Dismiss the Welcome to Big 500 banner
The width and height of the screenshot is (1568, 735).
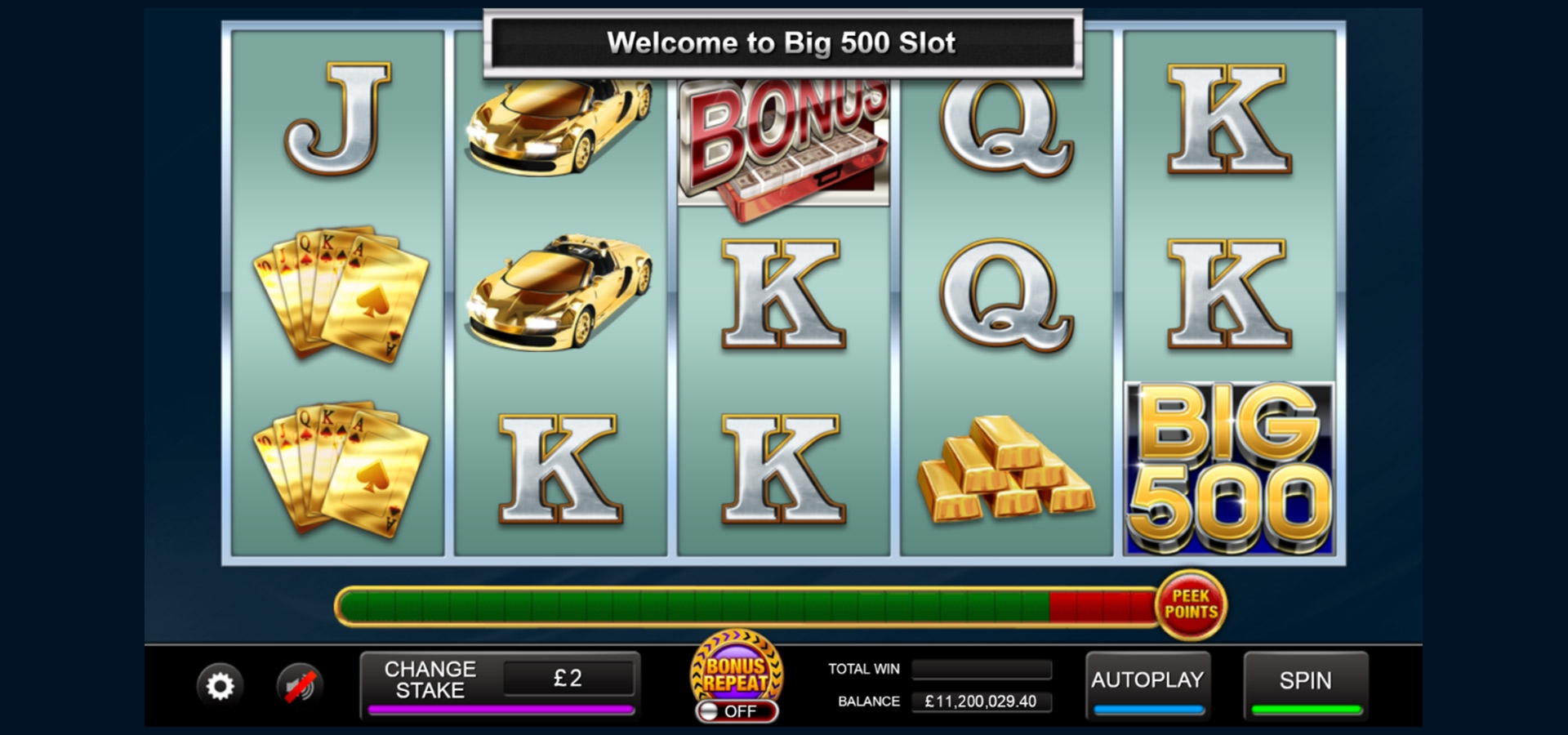(782, 42)
